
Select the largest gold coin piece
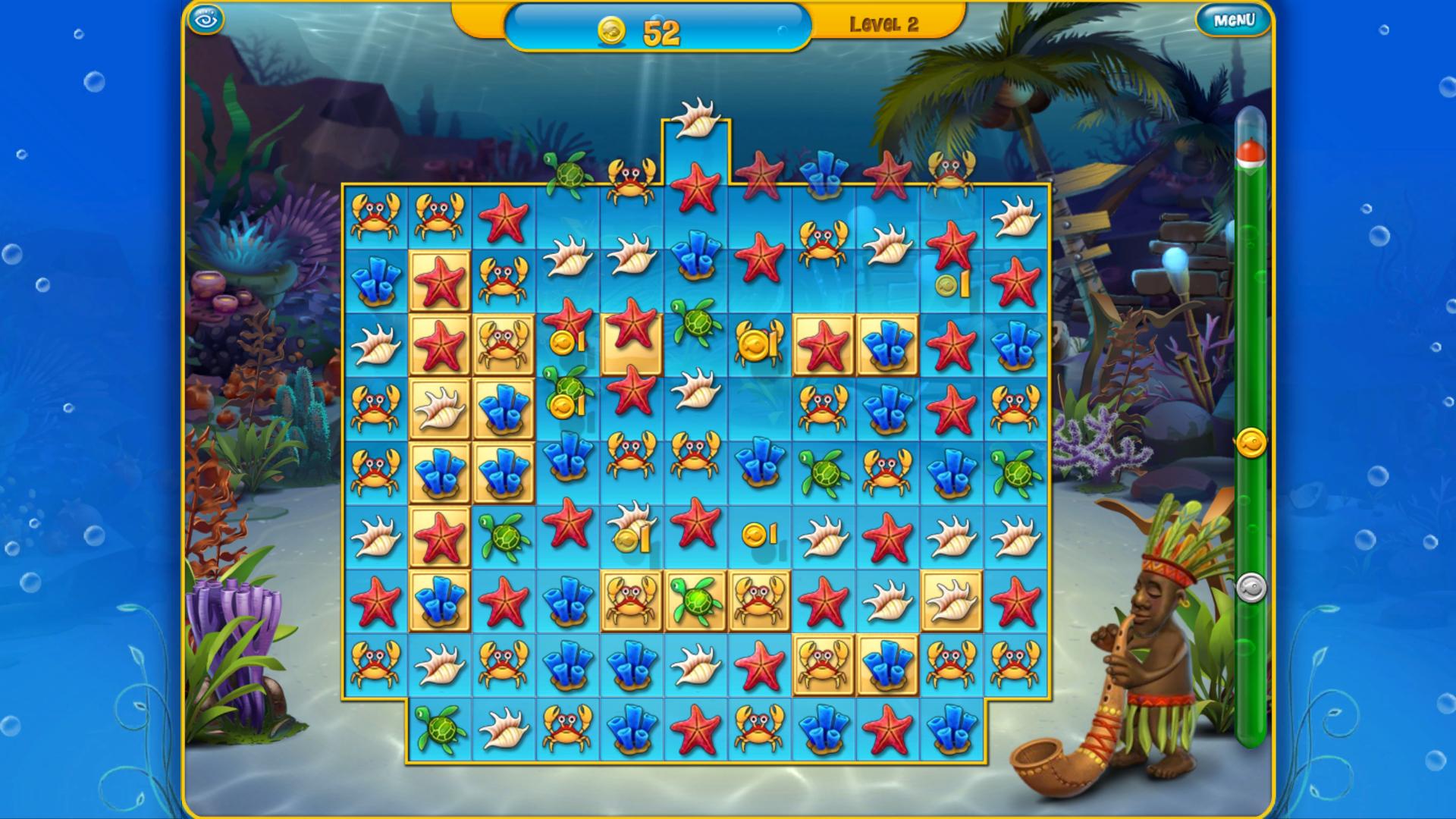(x=758, y=344)
